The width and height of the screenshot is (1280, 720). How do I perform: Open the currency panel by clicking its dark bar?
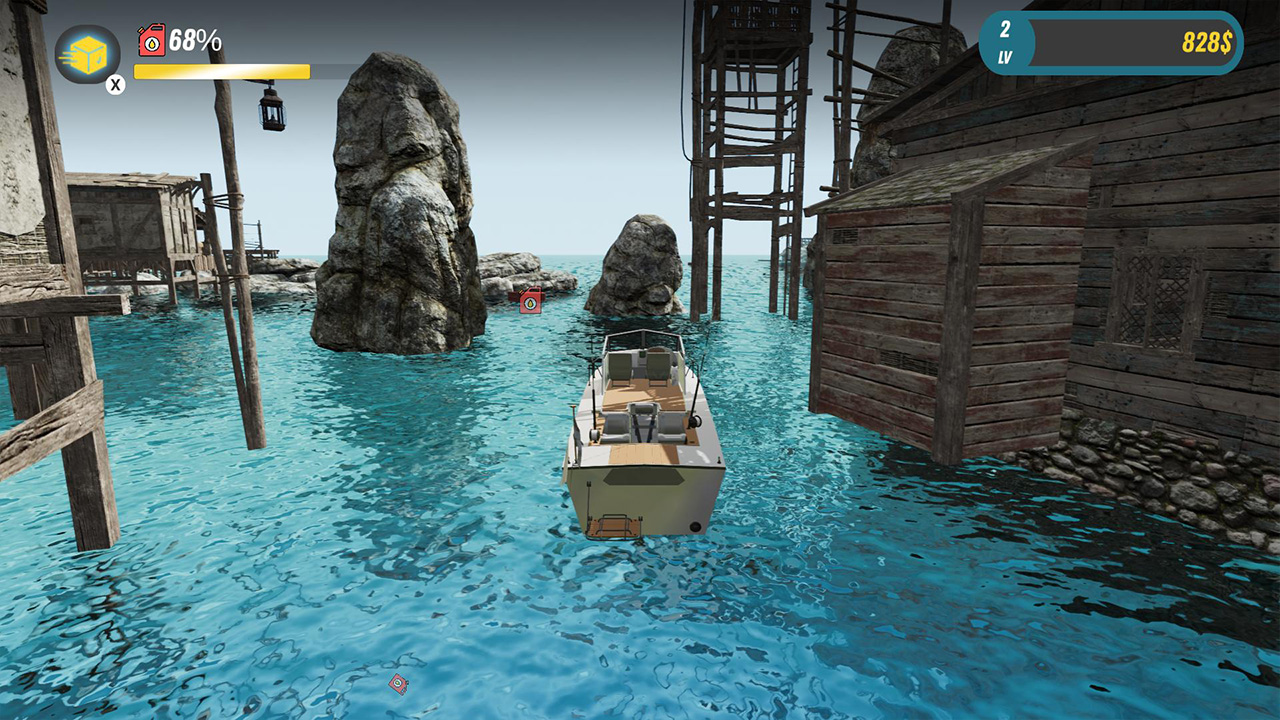click(1130, 44)
